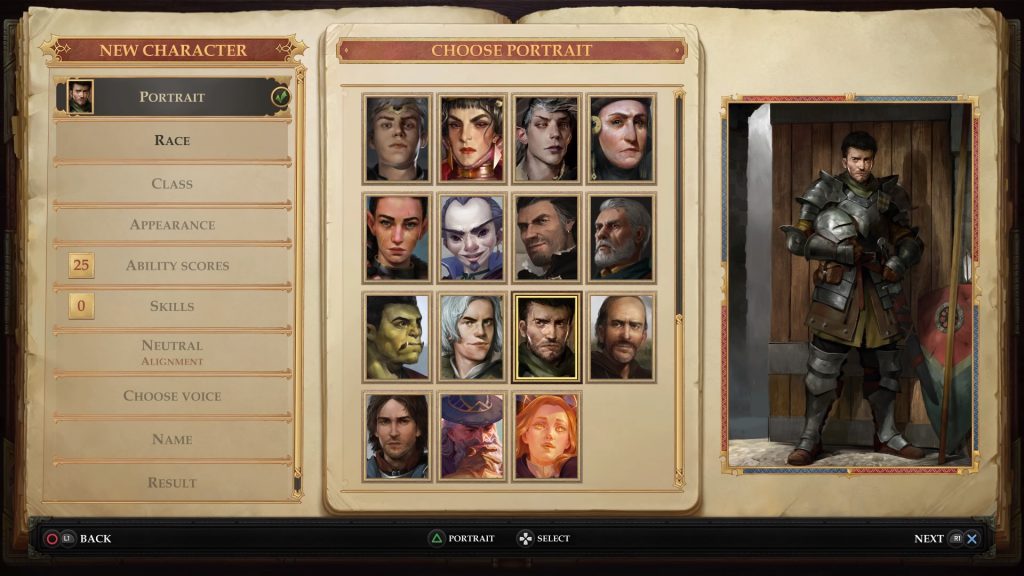
Task: Pick the red-collared dark-haired woman portrait
Action: [x=472, y=138]
